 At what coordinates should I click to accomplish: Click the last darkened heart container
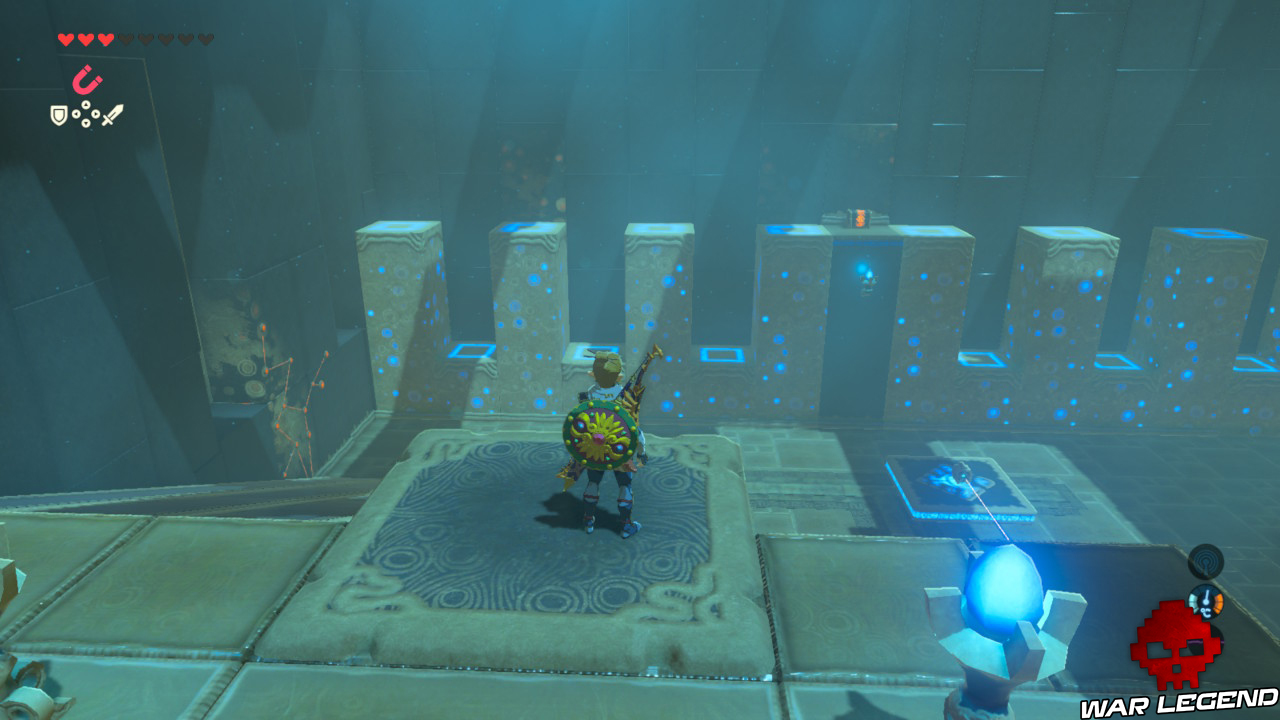click(x=204, y=38)
